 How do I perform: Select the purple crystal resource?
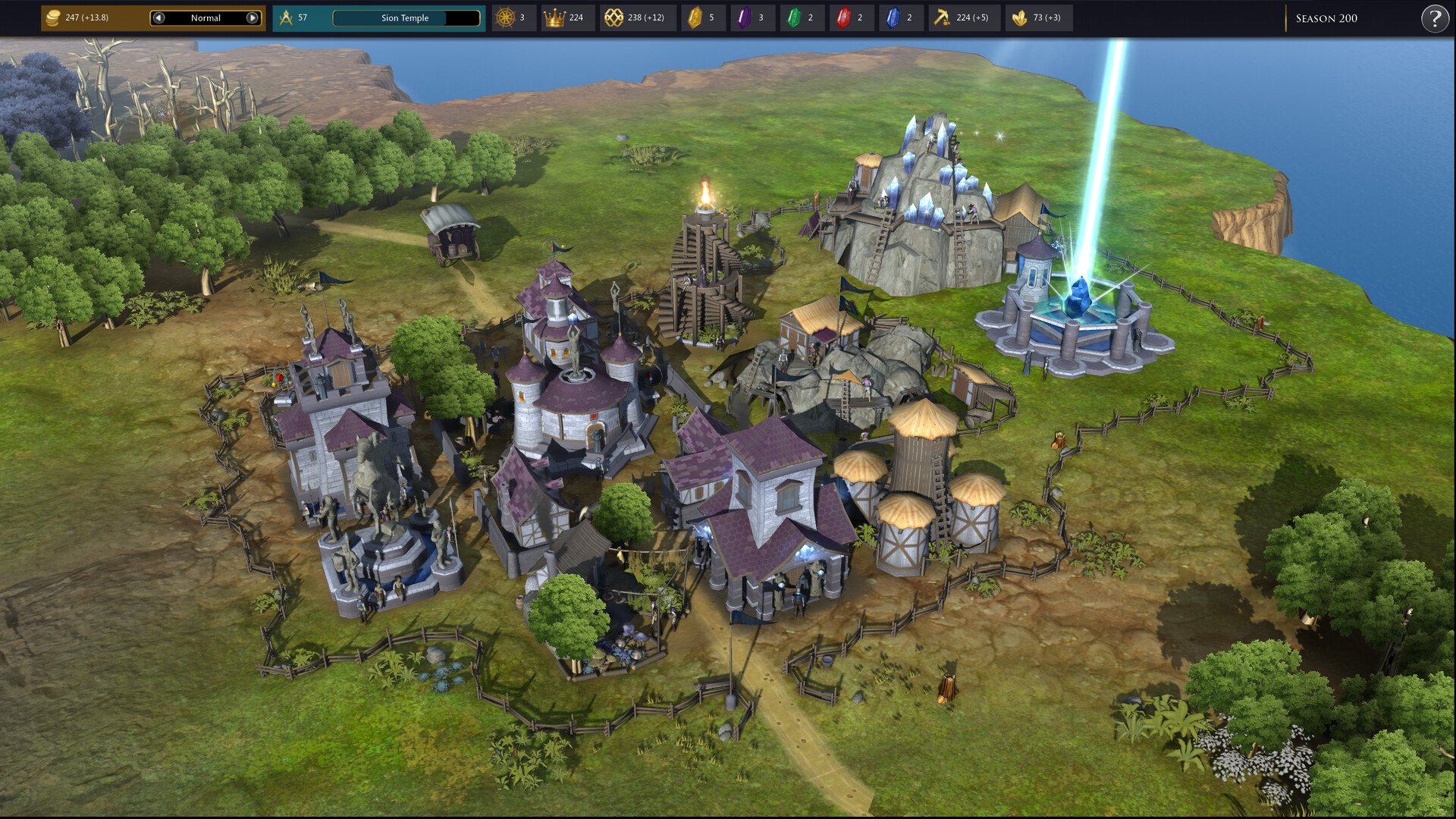coord(745,17)
